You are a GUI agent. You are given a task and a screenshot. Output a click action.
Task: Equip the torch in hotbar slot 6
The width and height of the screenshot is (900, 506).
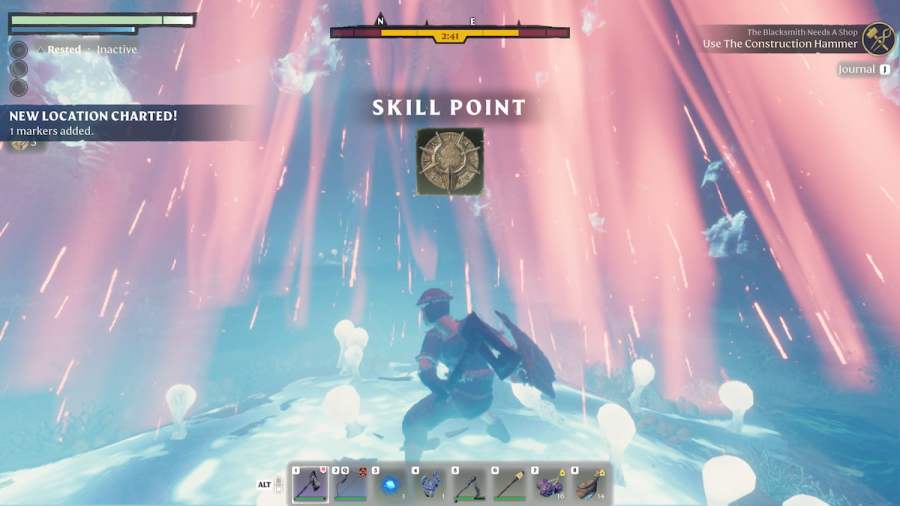pos(510,485)
